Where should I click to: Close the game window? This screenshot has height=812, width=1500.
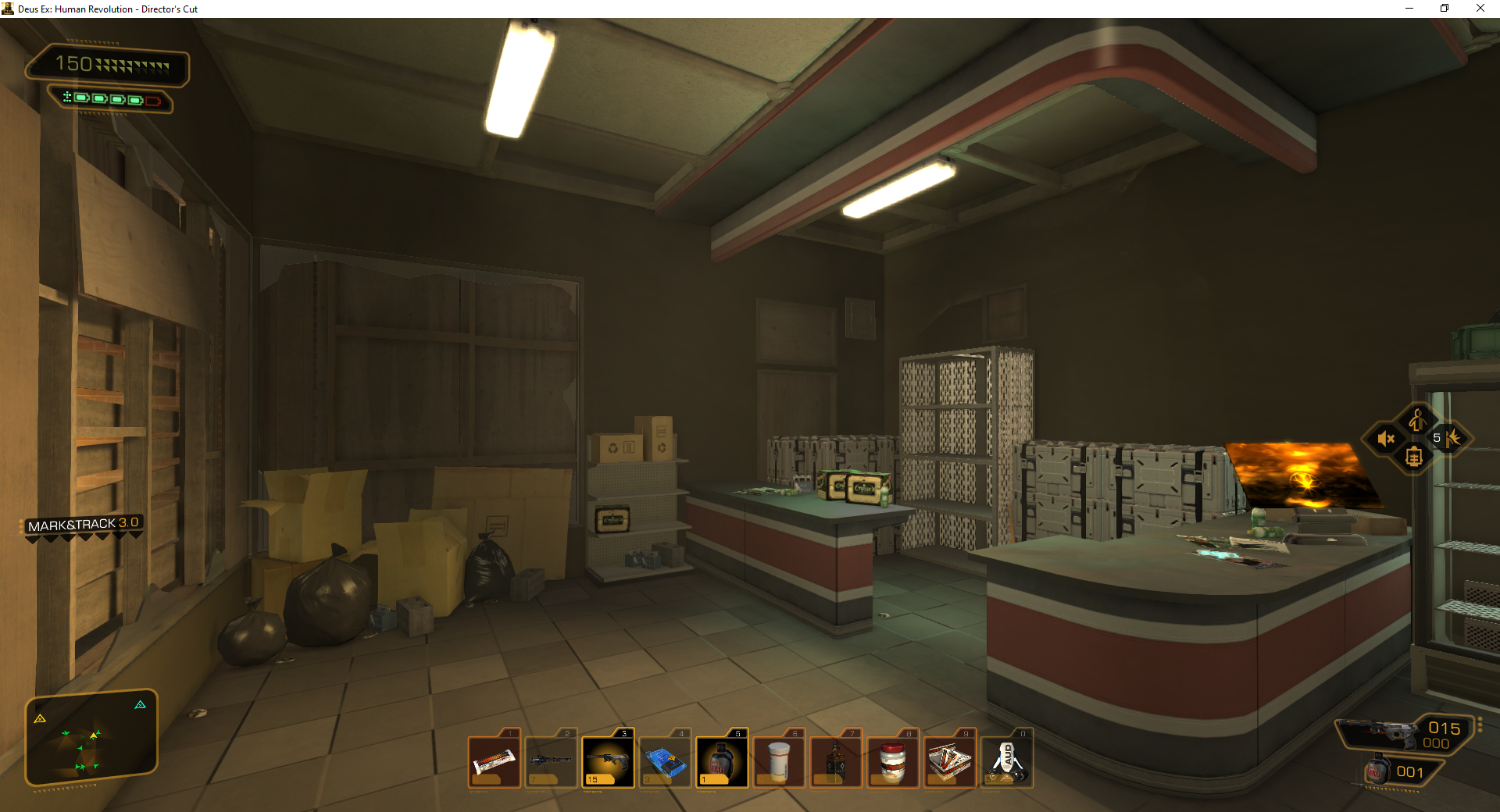pos(1480,9)
